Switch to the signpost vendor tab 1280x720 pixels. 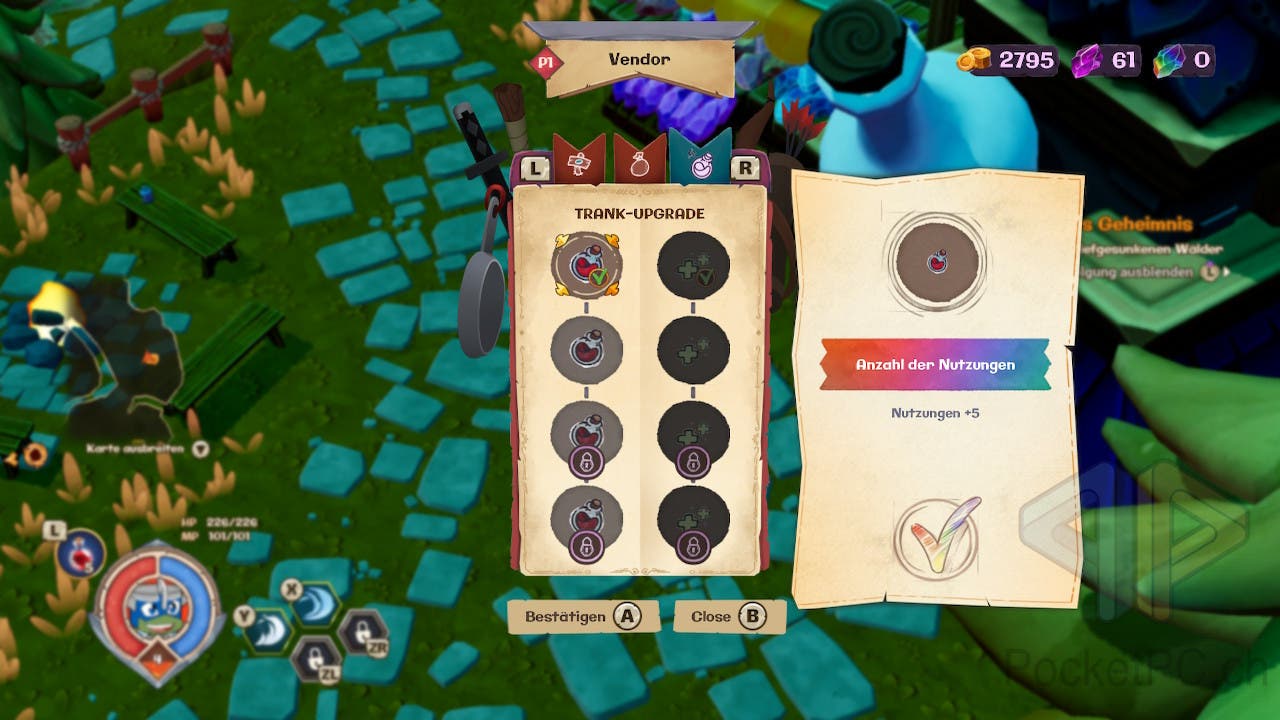tap(579, 164)
